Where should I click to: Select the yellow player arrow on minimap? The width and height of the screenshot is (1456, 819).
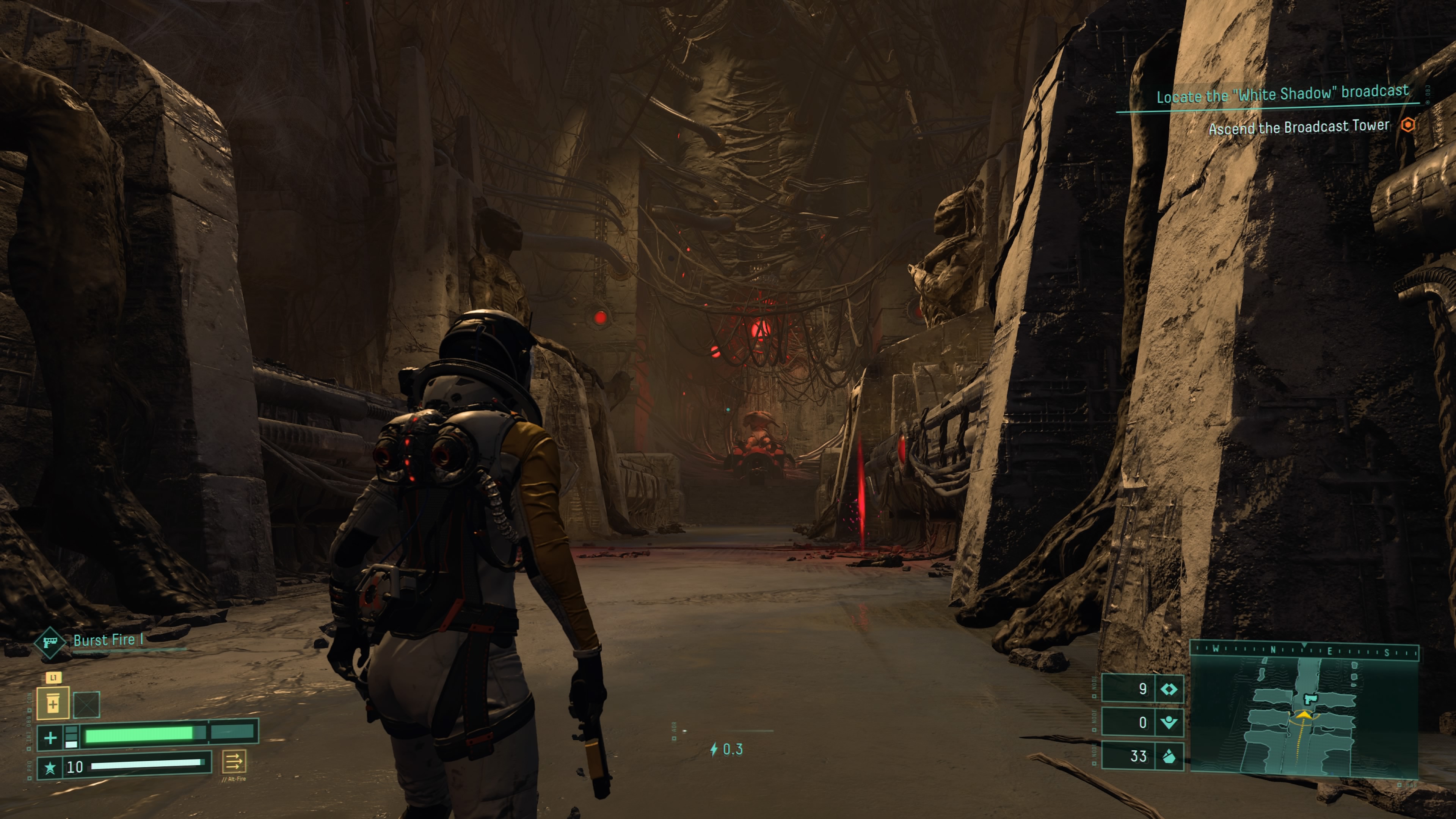[x=1304, y=715]
